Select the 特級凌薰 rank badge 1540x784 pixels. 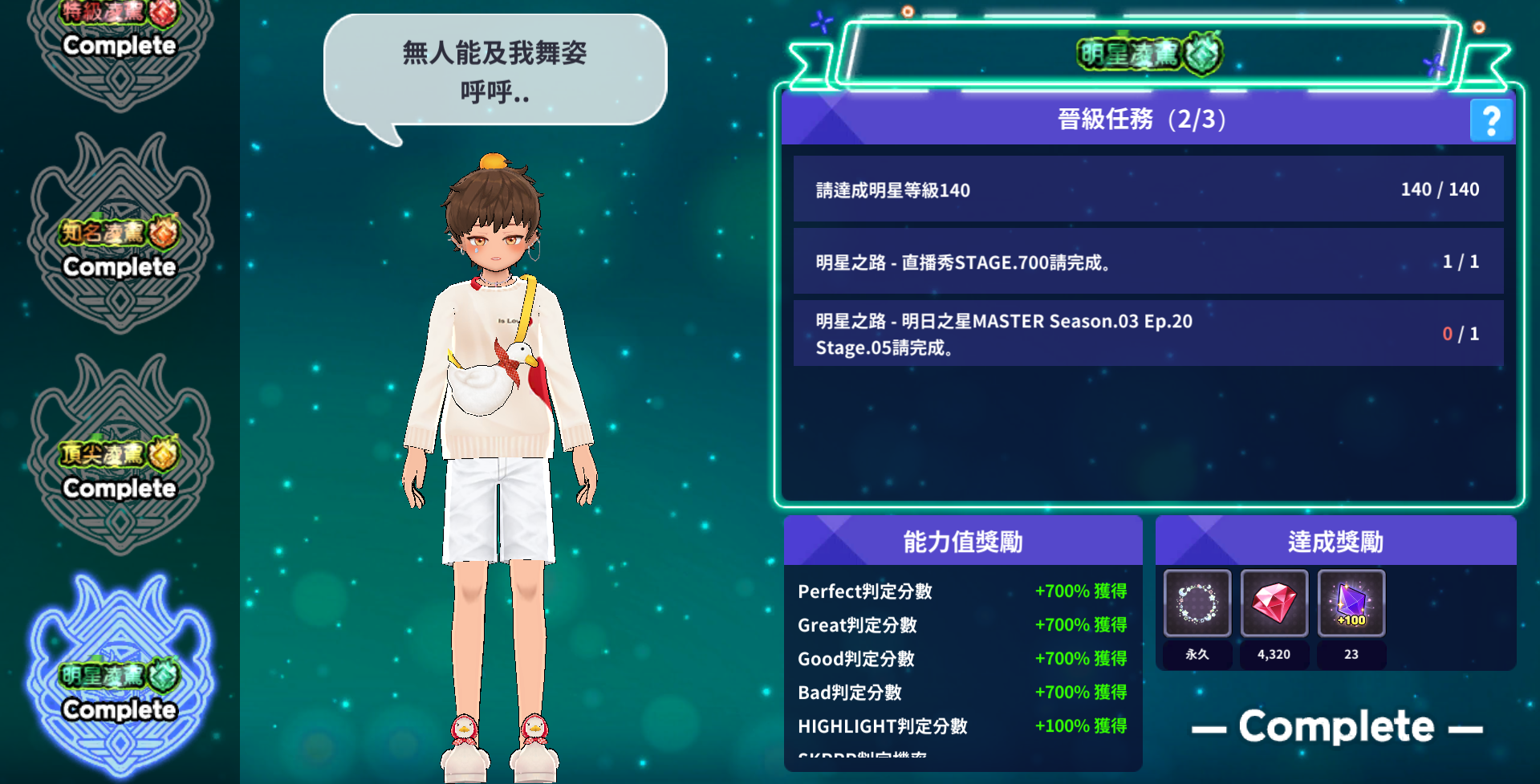120,40
